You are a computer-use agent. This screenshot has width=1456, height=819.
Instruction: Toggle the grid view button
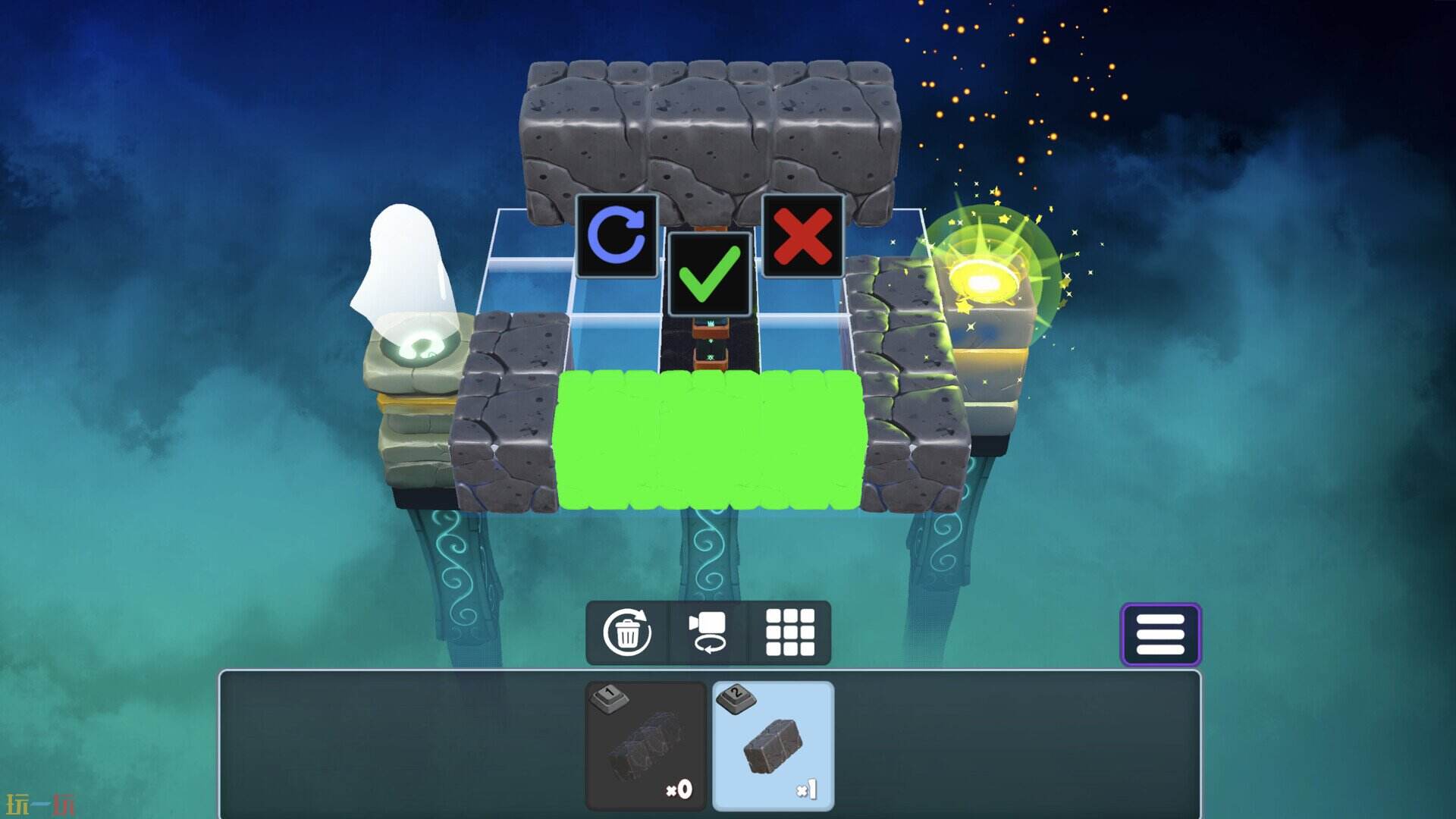(x=789, y=632)
